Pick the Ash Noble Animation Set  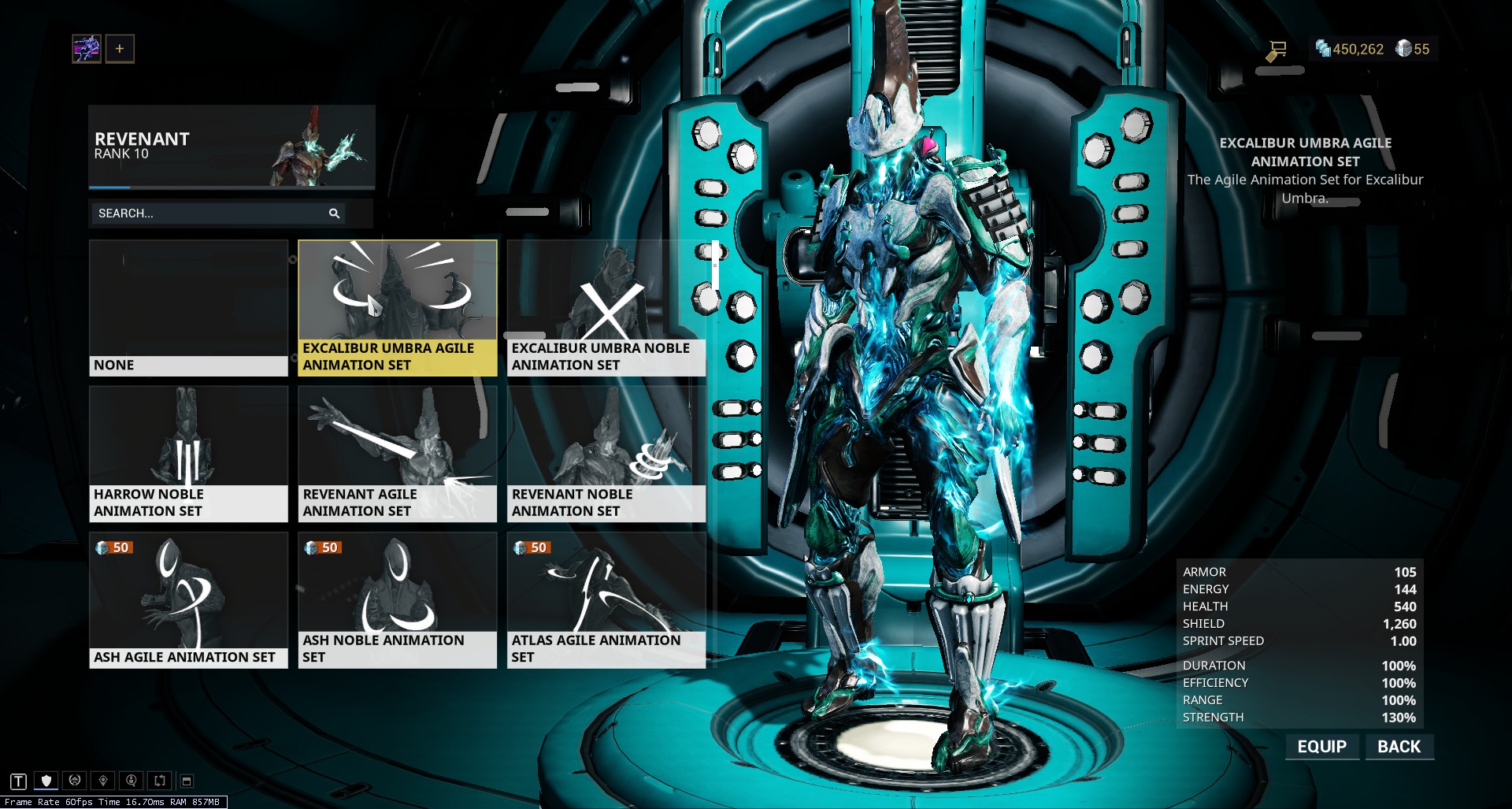click(397, 600)
